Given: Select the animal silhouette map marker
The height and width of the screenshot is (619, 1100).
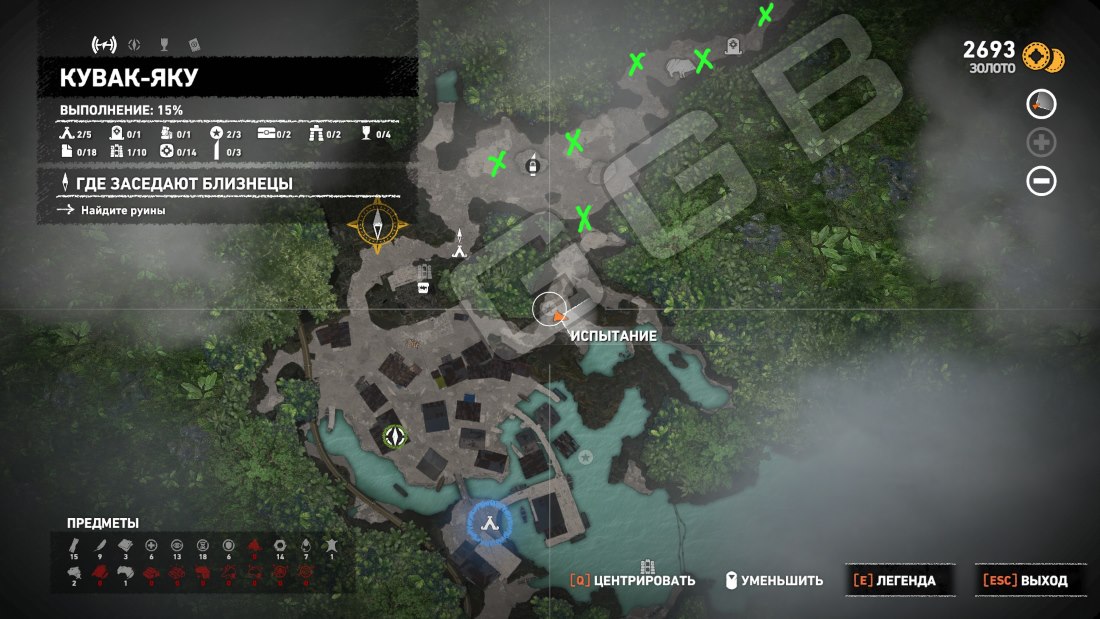Looking at the screenshot, I should click(x=679, y=67).
